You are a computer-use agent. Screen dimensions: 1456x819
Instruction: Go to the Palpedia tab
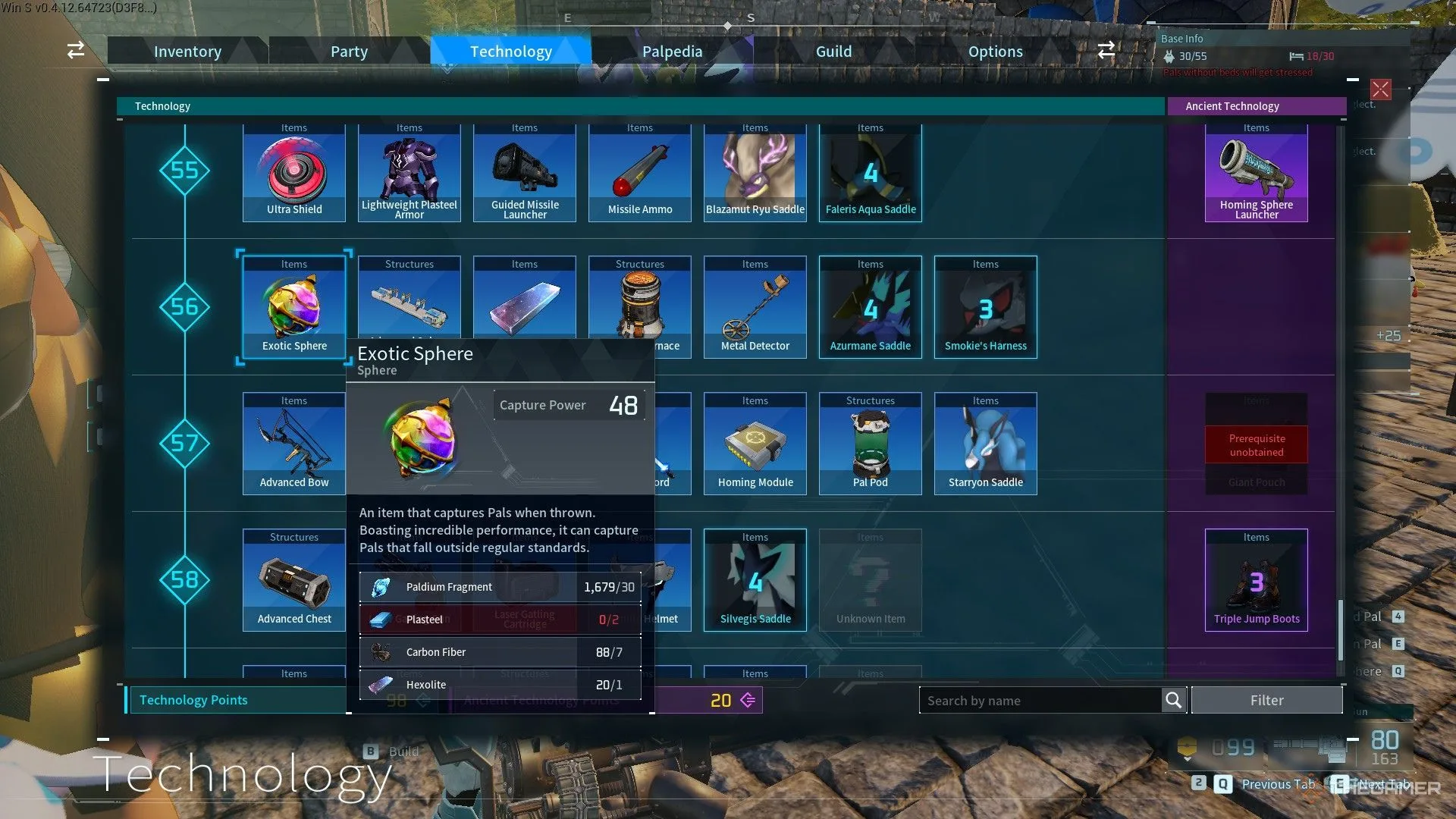click(x=672, y=52)
